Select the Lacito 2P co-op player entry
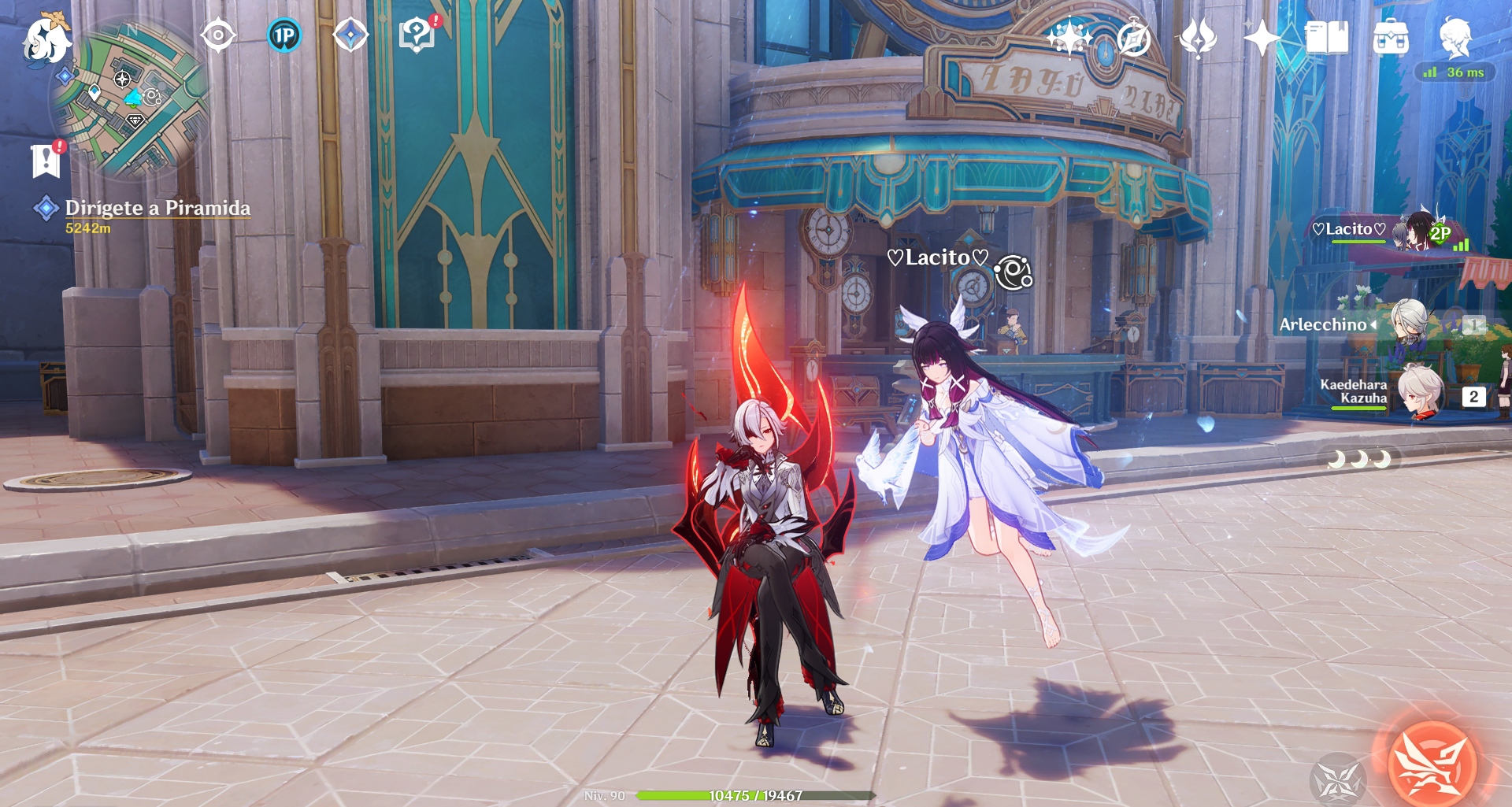 [x=1388, y=231]
